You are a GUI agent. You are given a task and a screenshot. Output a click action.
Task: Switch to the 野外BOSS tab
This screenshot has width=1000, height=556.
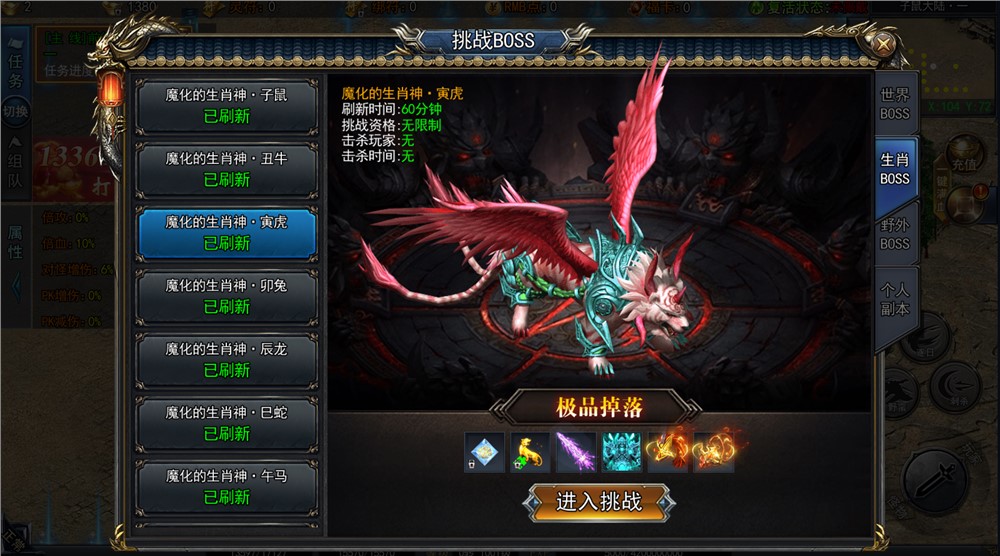[895, 235]
